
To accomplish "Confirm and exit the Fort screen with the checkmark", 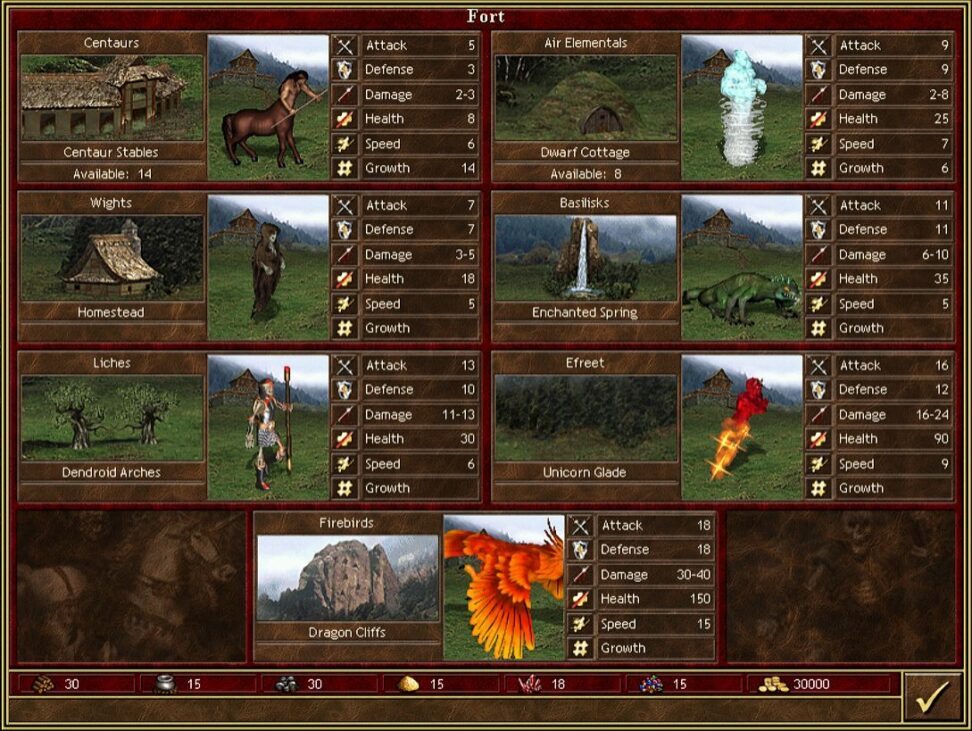I will tap(932, 697).
